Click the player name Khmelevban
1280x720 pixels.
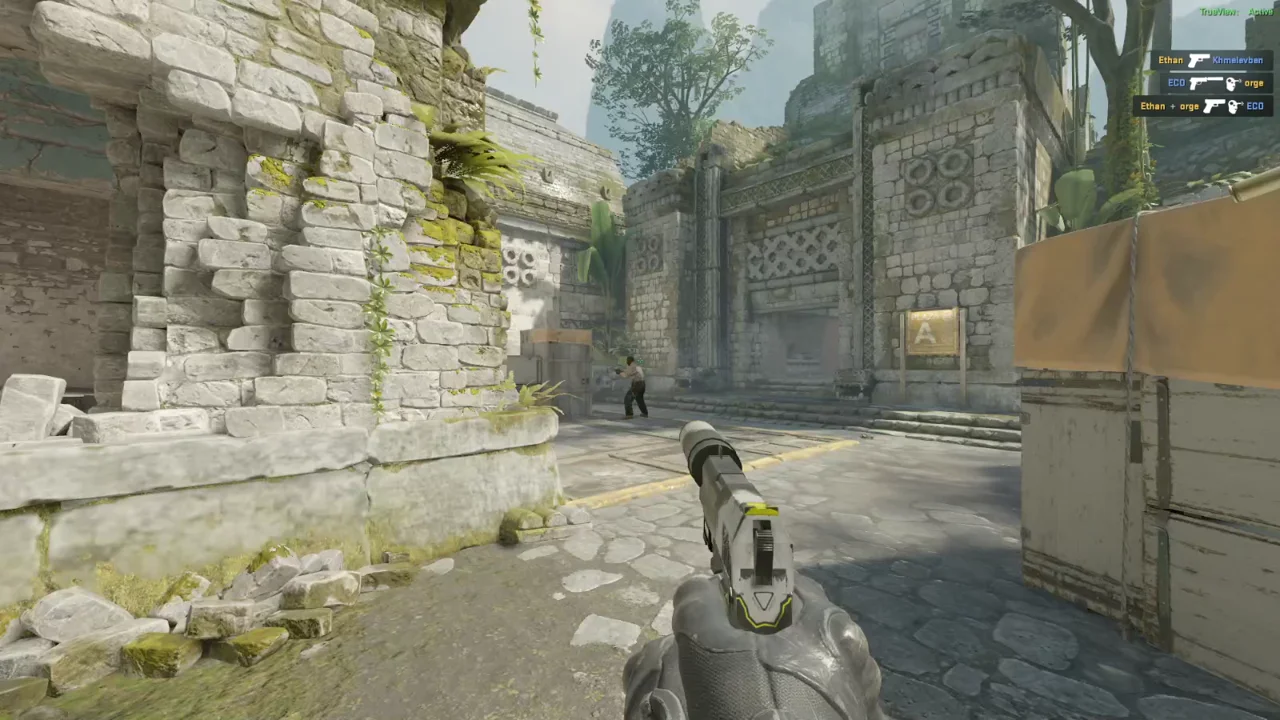click(1238, 60)
